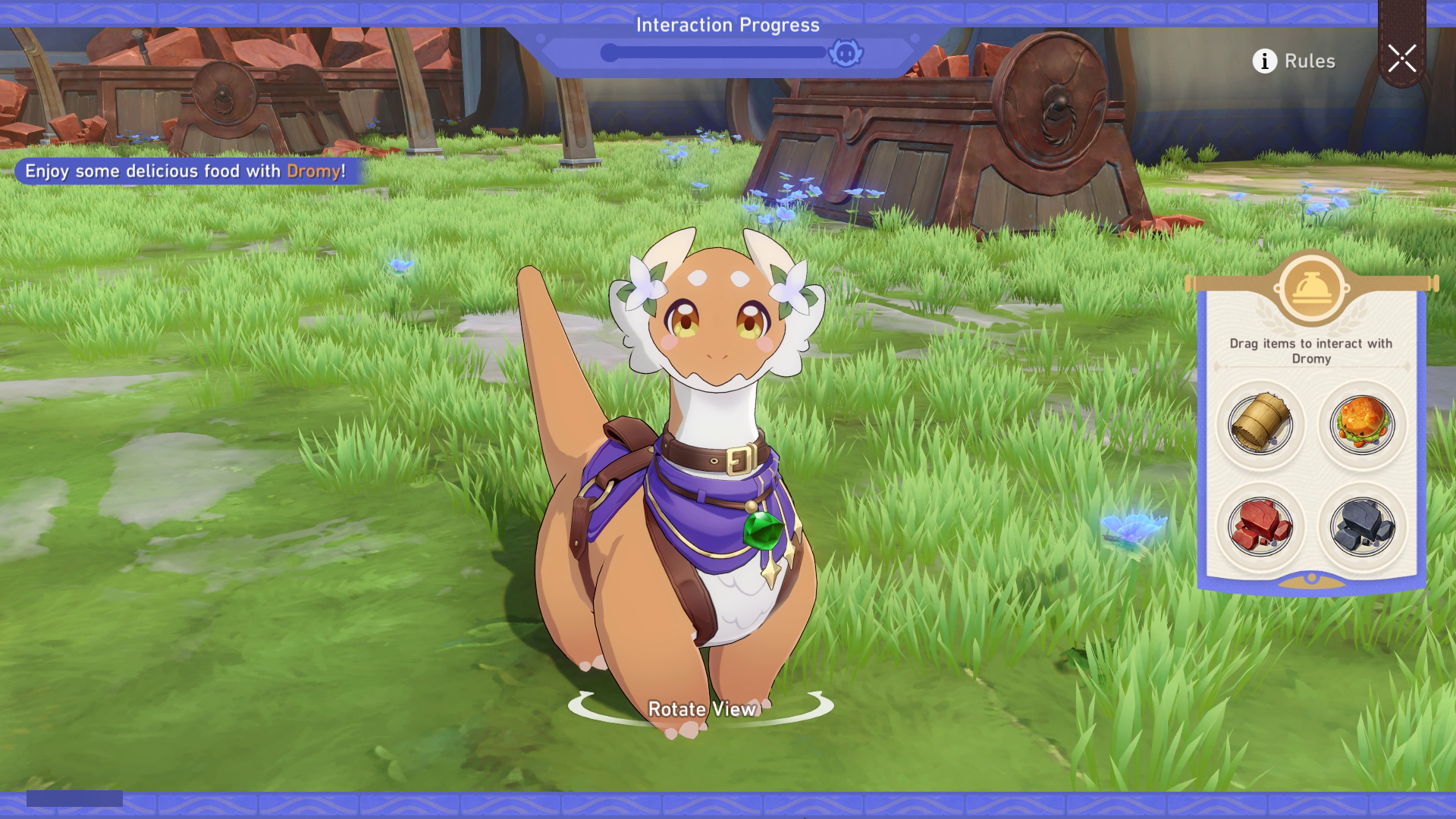Close the Dromy interaction screen

pos(1401,58)
